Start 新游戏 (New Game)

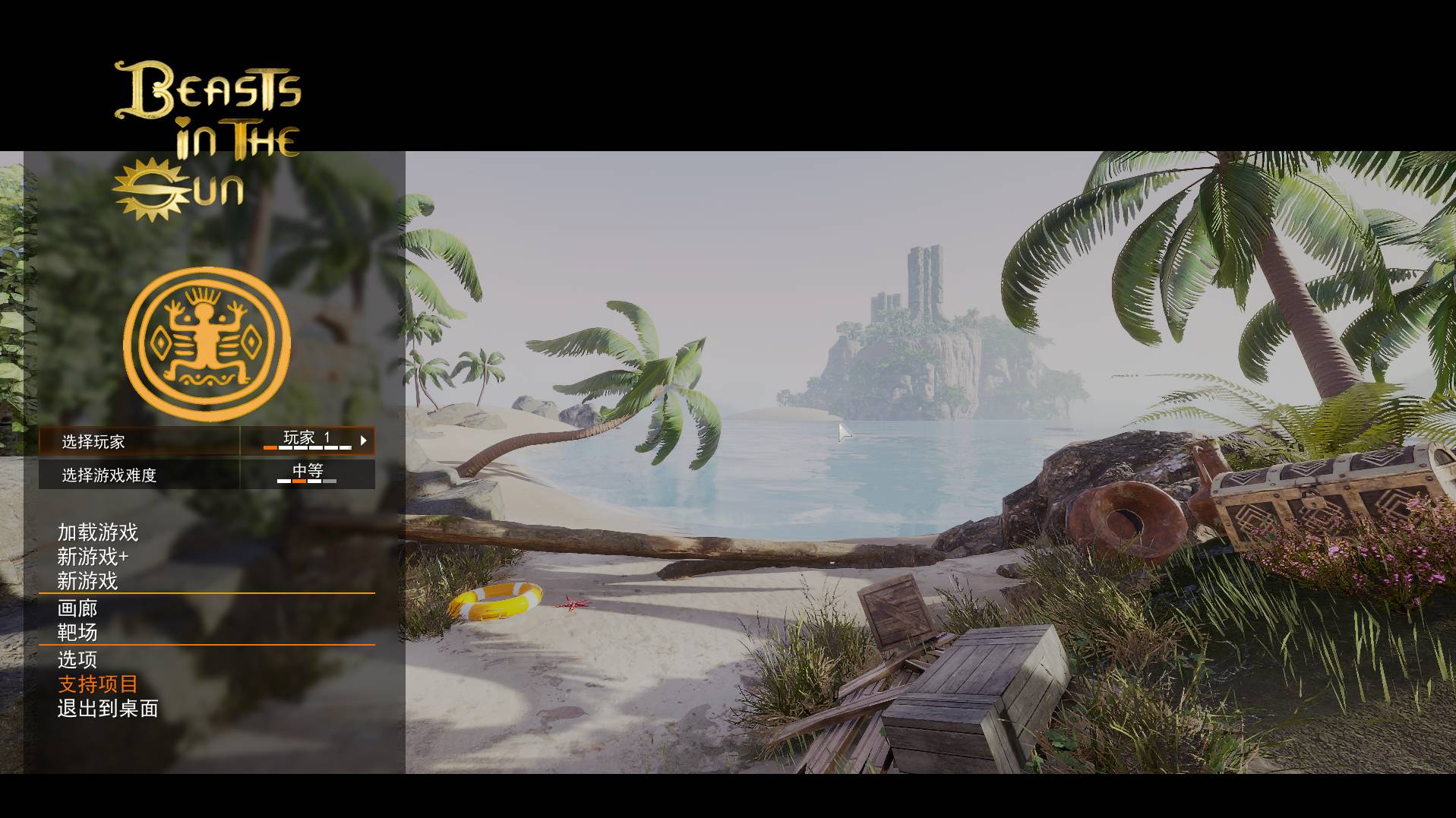(87, 581)
